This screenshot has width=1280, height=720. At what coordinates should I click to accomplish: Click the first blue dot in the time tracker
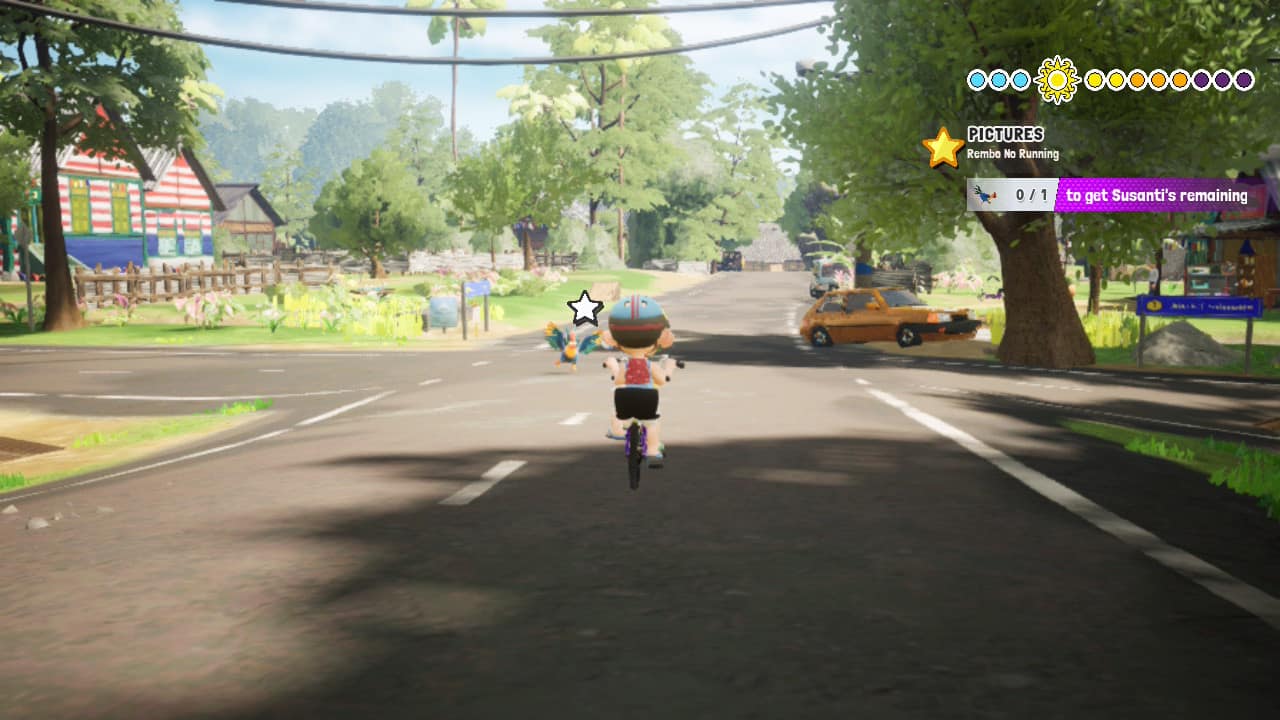point(977,78)
